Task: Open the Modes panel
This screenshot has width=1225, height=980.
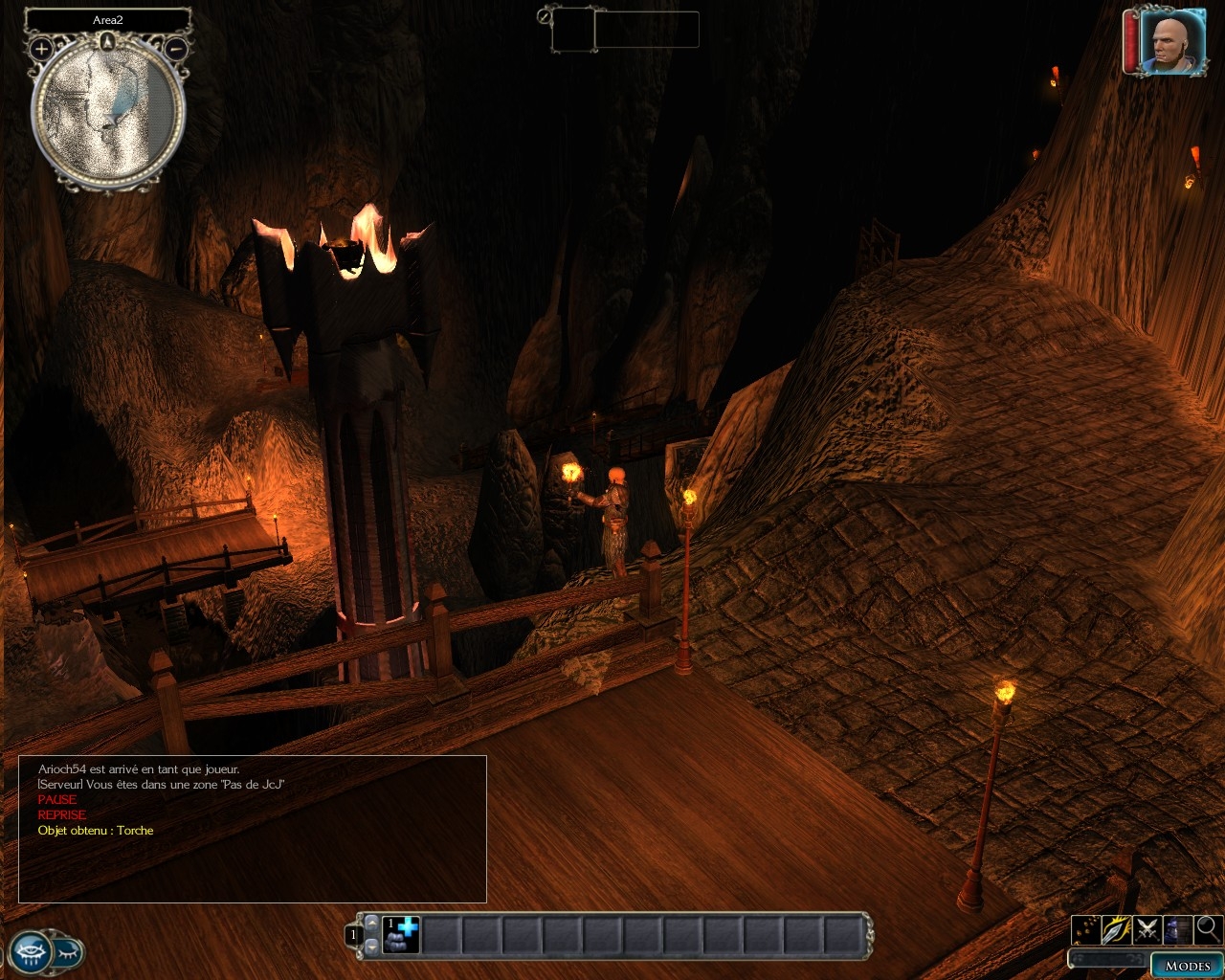Action: 1188,966
